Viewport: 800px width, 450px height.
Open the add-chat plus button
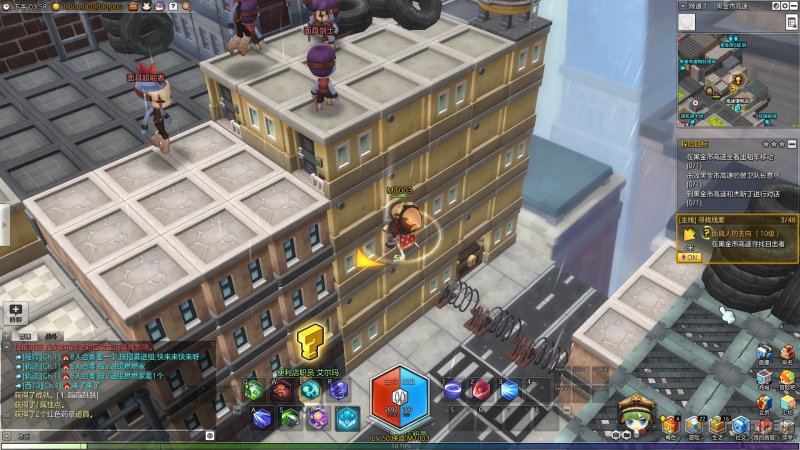(16, 312)
